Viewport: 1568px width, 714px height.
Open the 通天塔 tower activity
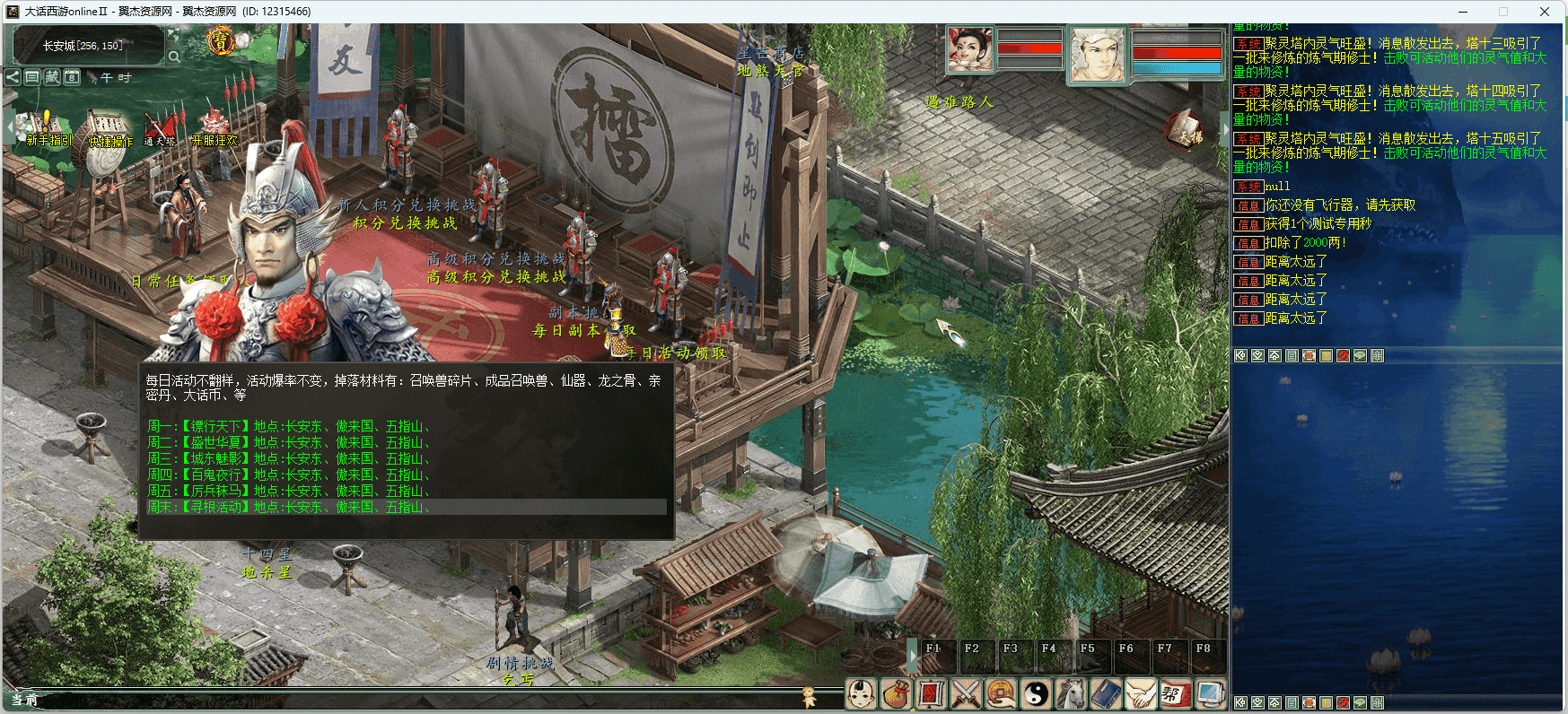pos(160,128)
